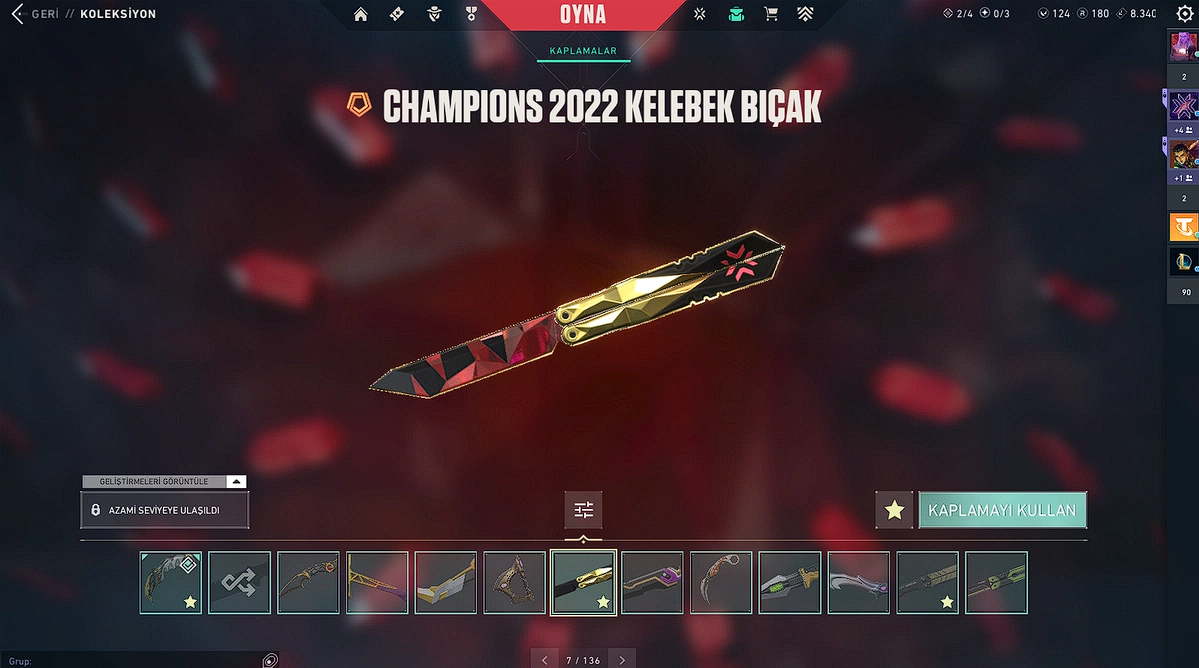Select the Kaplamalar tab
The height and width of the screenshot is (668, 1199).
click(x=583, y=51)
